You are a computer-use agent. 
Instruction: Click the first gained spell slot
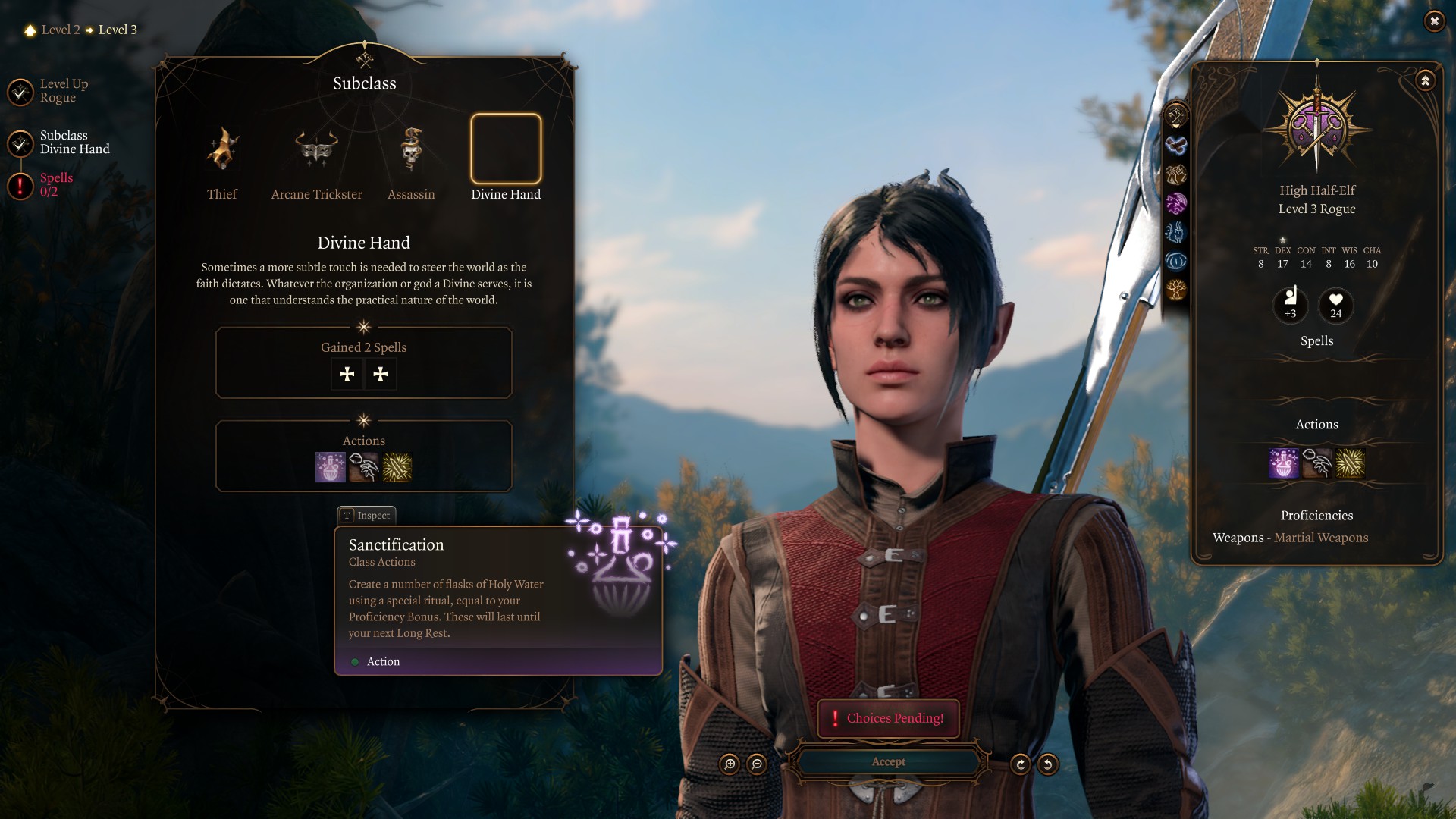[347, 374]
